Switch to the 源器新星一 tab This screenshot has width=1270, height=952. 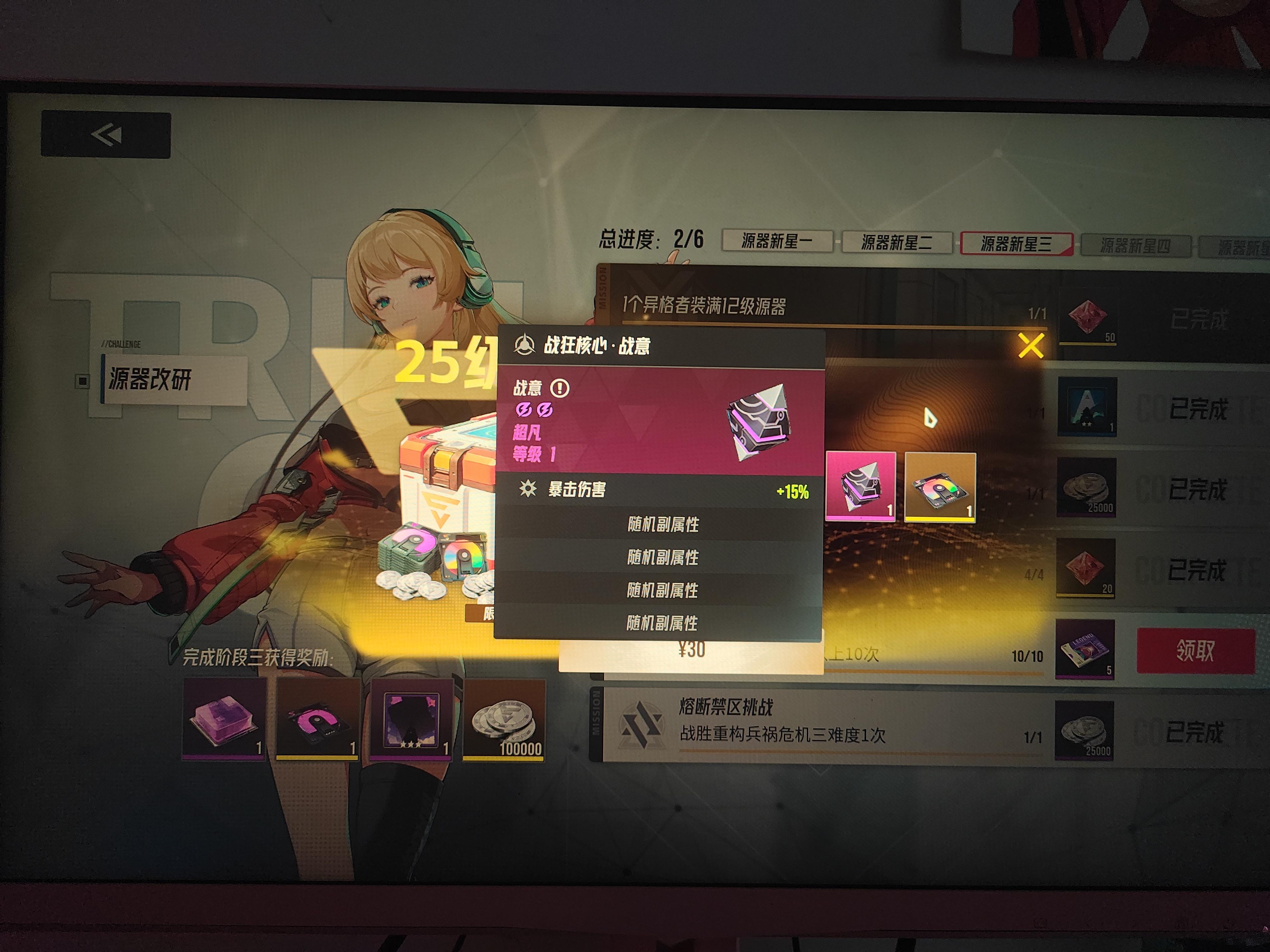pos(778,242)
